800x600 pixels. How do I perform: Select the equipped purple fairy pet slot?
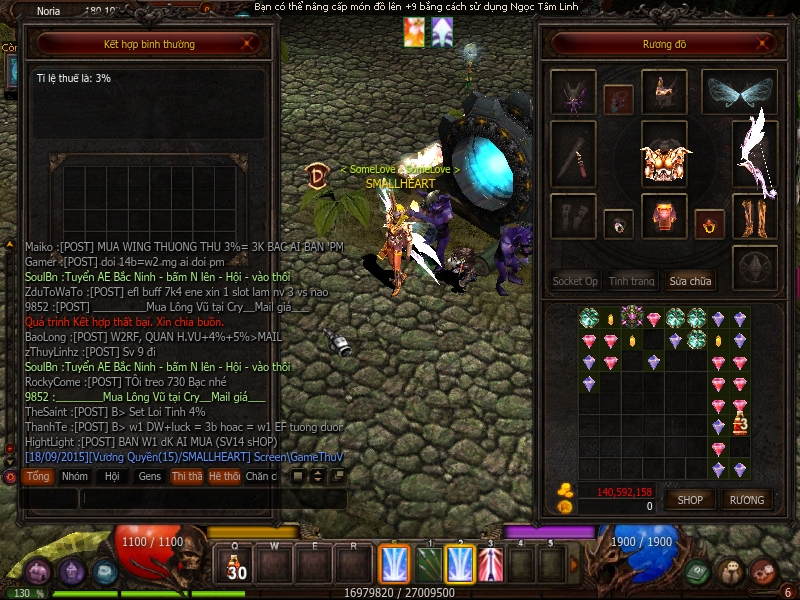573,92
